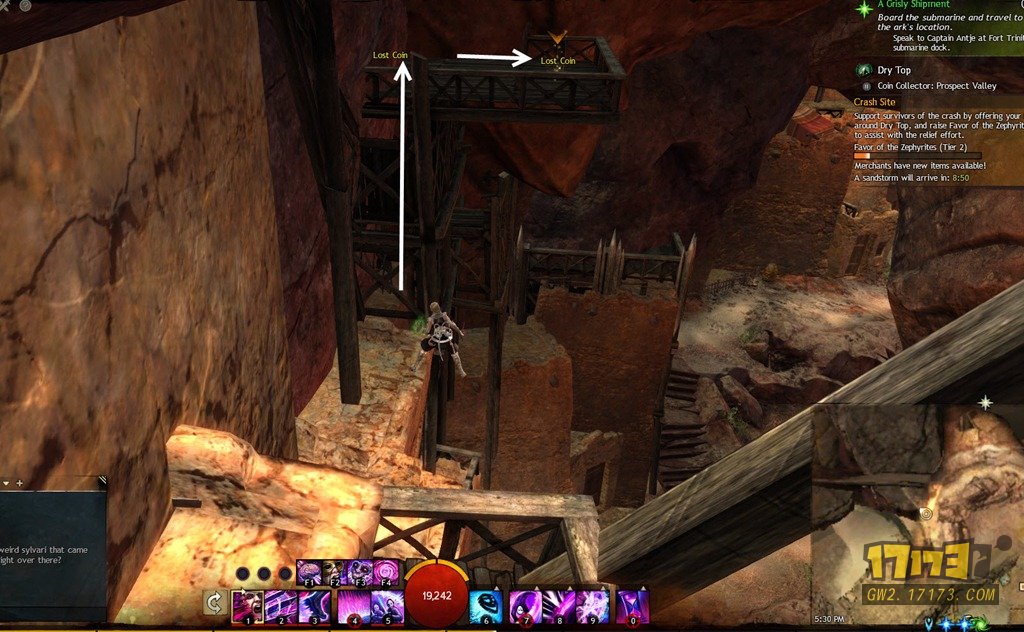Cast weapon skill in slot 4
Viewport: 1024px width, 632px height.
(353, 606)
